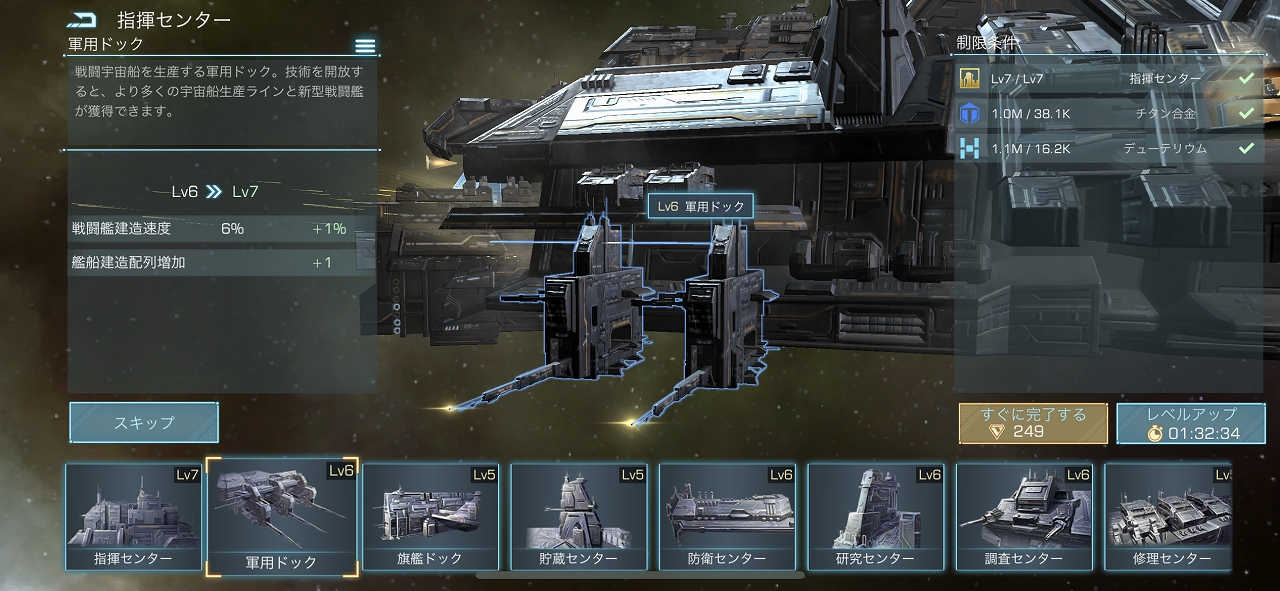Go back using the arrow beside 指揮センター
Image resolution: width=1280 pixels, height=591 pixels.
click(82, 20)
